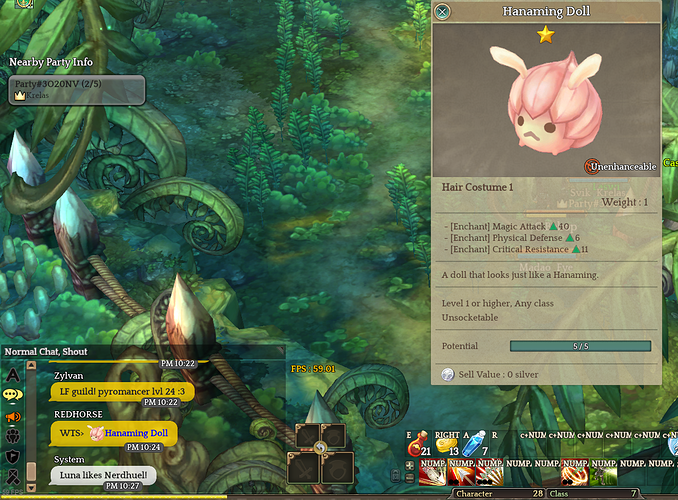Close the Hanaming Doll item tooltip
The image size is (678, 500).
(x=442, y=12)
